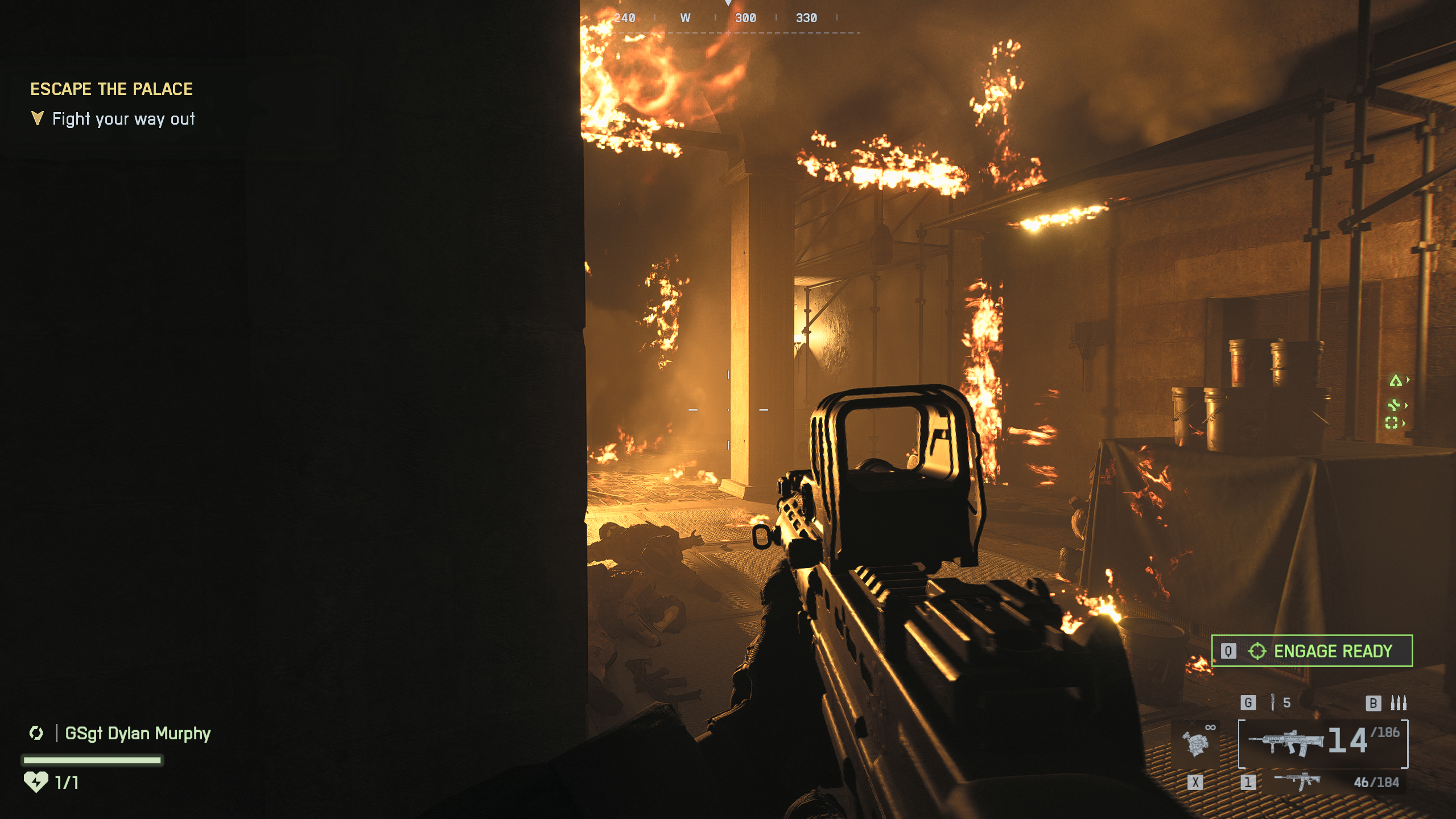Select the green wrench squadmate marker
This screenshot has height=819, width=1456.
click(1394, 405)
